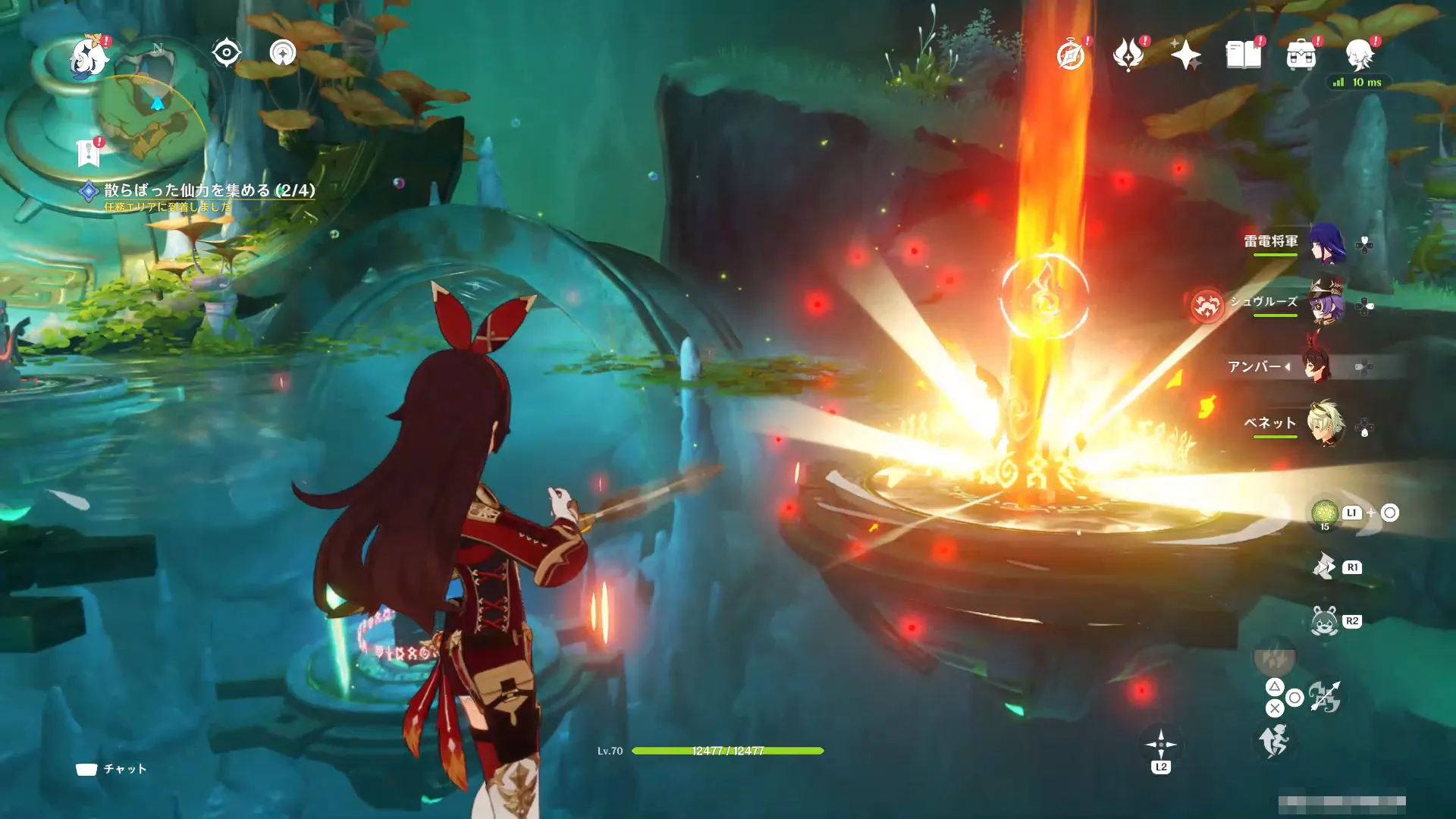
Task: Open the character profile head icon
Action: coord(1359,55)
